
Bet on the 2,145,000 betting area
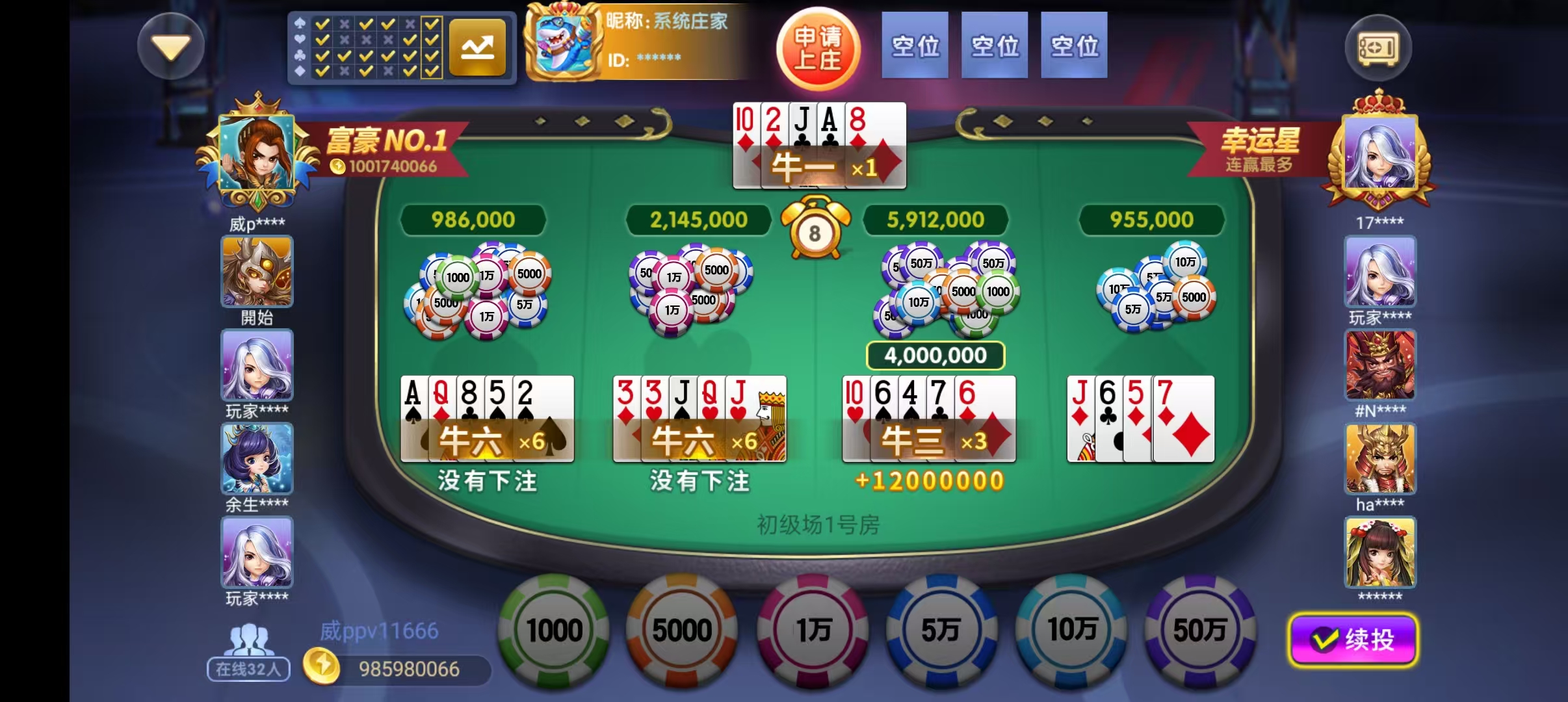point(696,292)
